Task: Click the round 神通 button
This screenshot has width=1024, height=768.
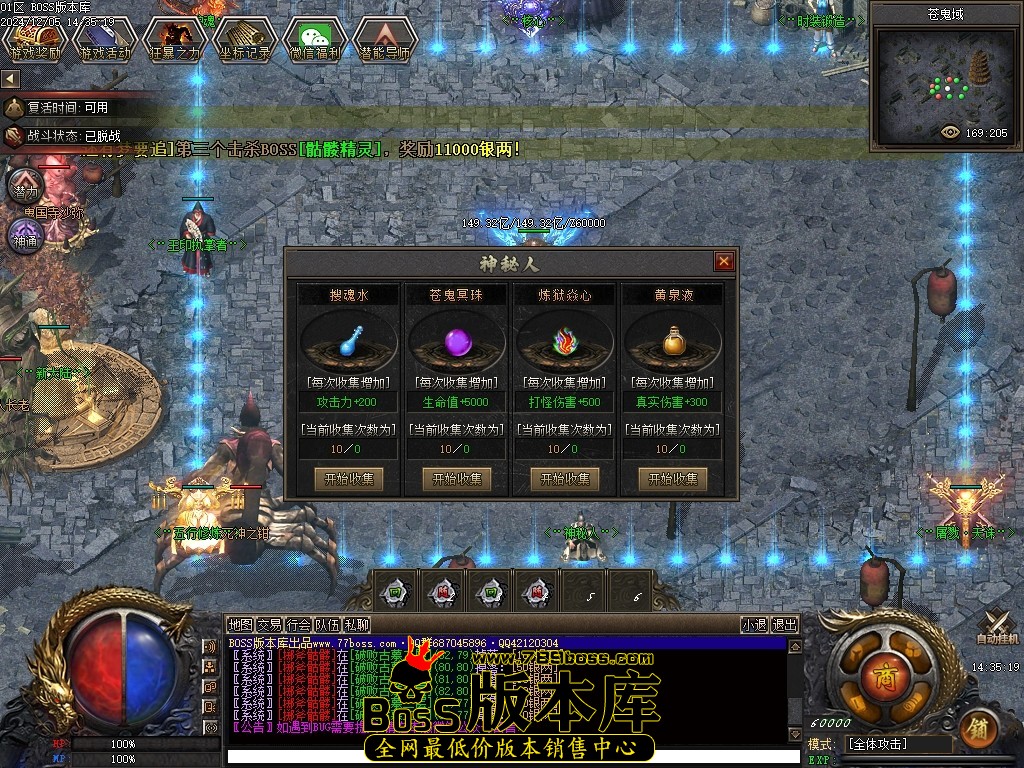Action: 24,240
